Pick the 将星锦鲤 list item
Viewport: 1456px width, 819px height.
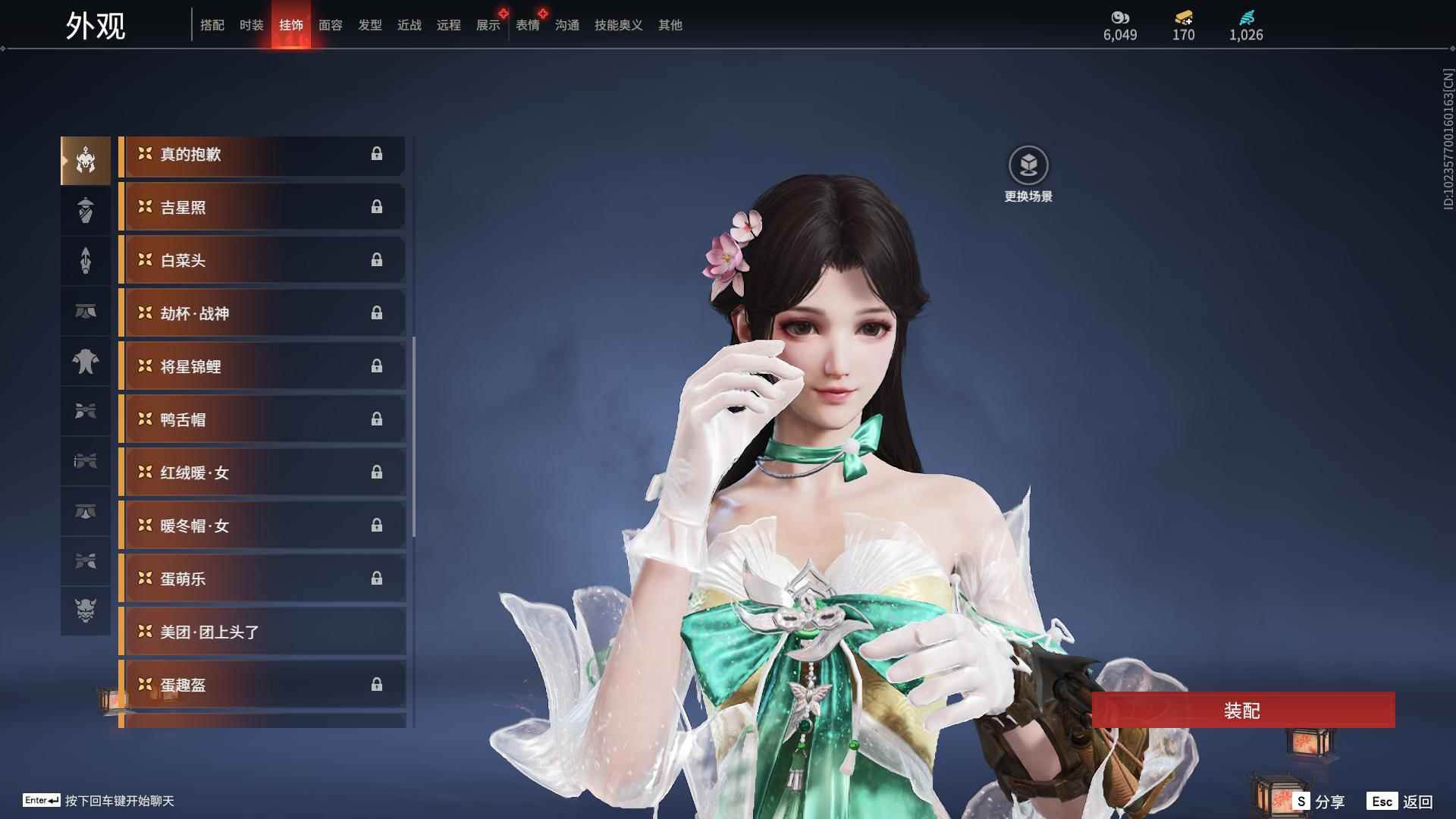pos(262,367)
